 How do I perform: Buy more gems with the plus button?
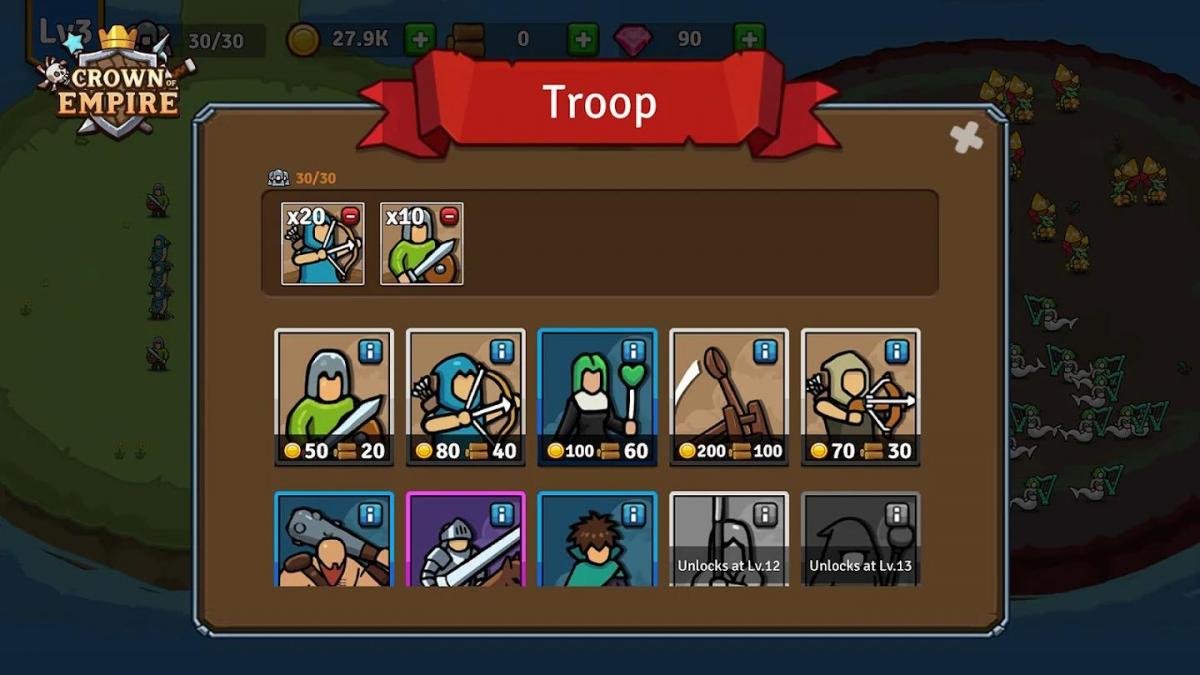(749, 40)
